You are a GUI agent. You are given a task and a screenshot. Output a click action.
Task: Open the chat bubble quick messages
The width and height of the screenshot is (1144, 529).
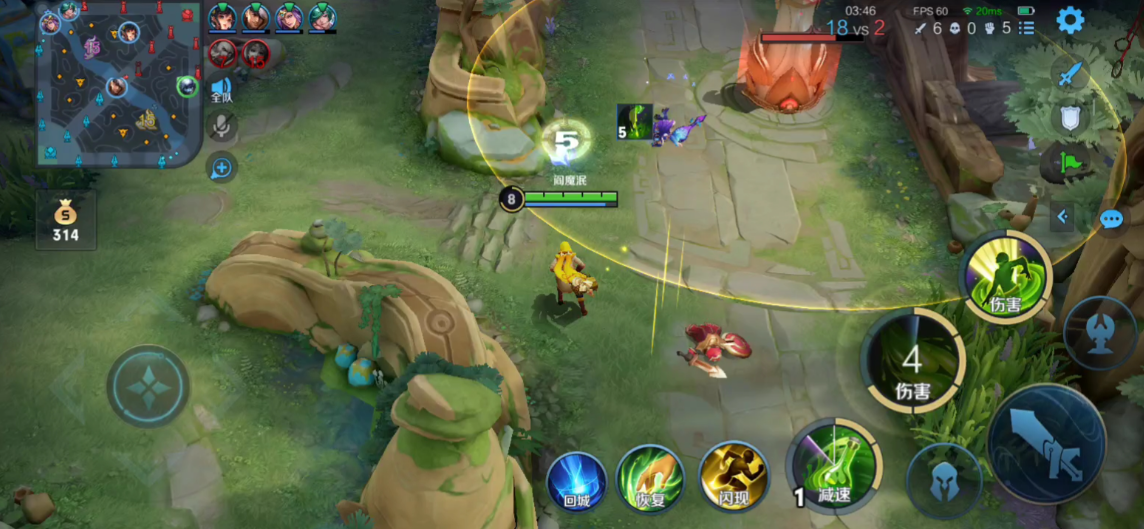(1111, 218)
